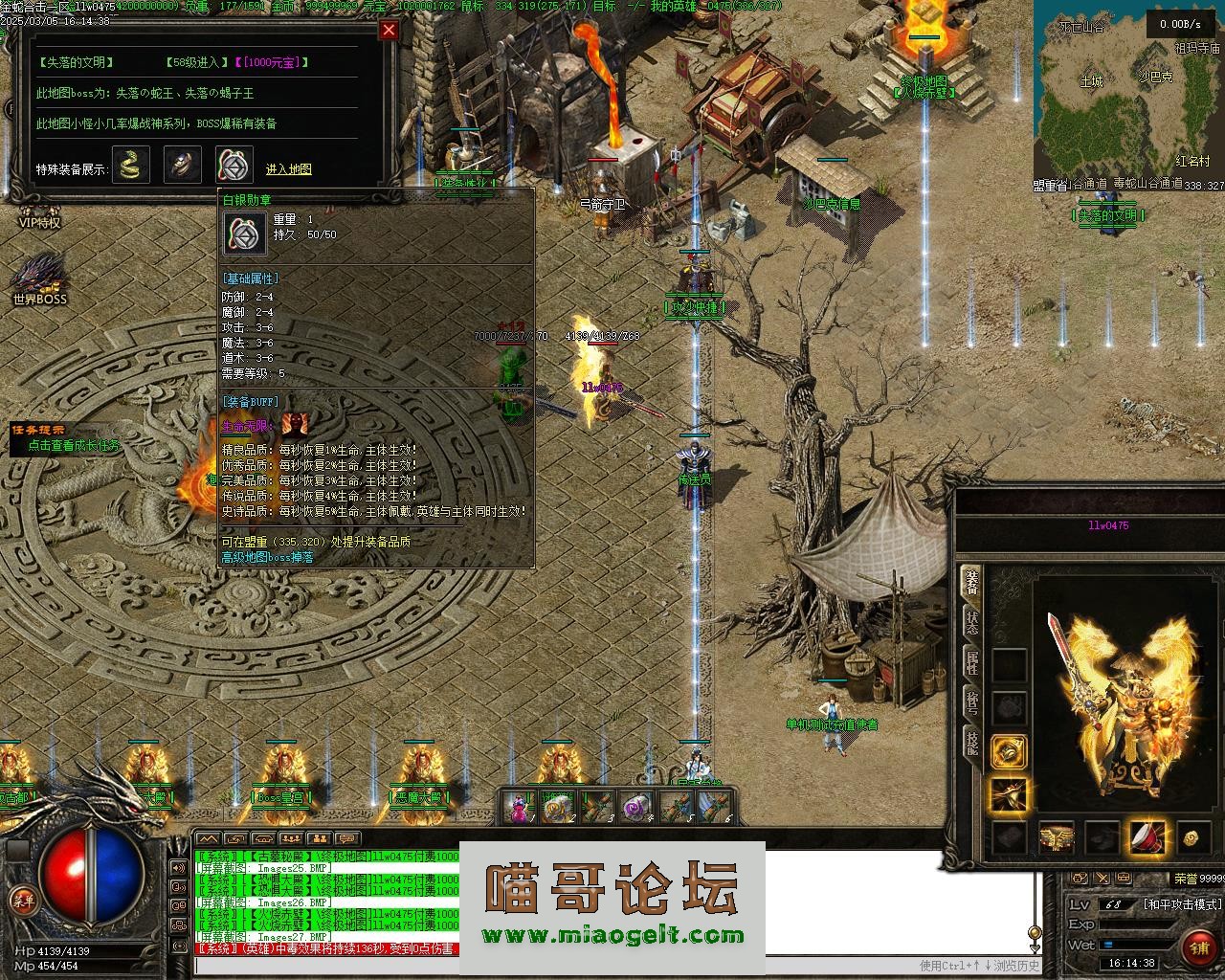Screen dimensions: 1225x980
Task: Switch to the 技能 skills tab
Action: [971, 743]
